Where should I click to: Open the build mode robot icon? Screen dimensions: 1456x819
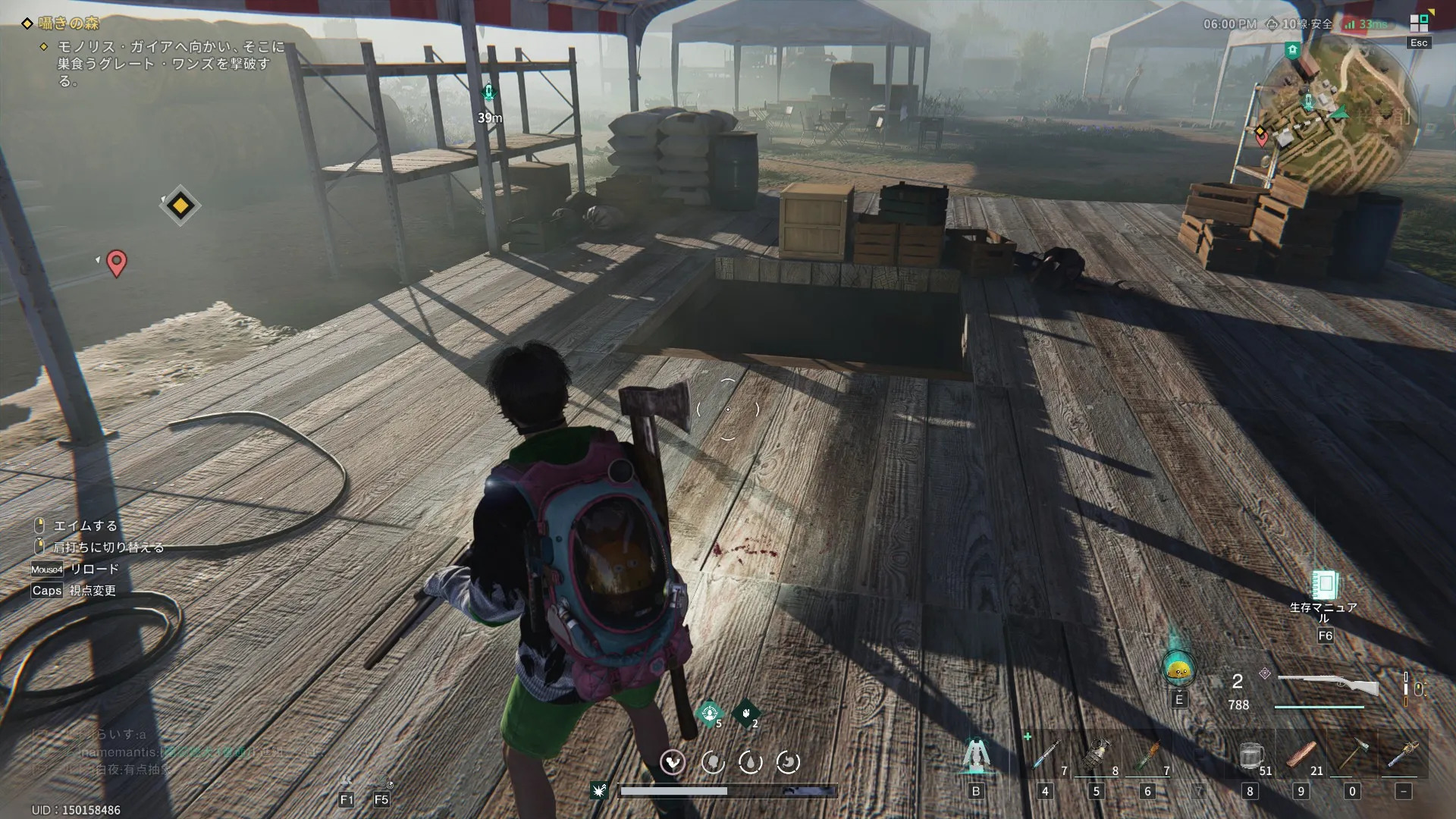pos(976,755)
